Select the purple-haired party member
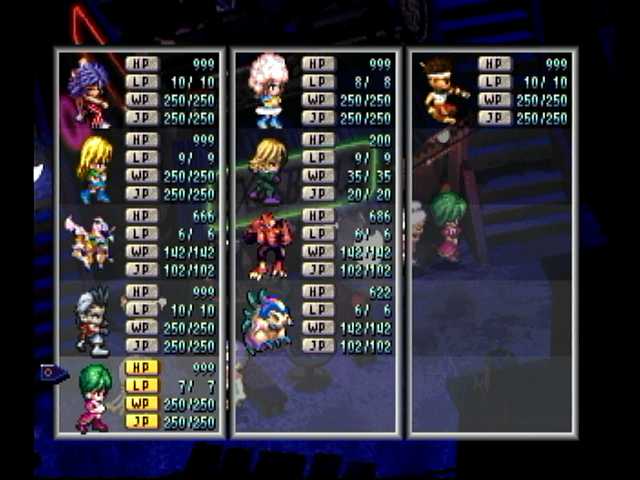 pos(90,92)
